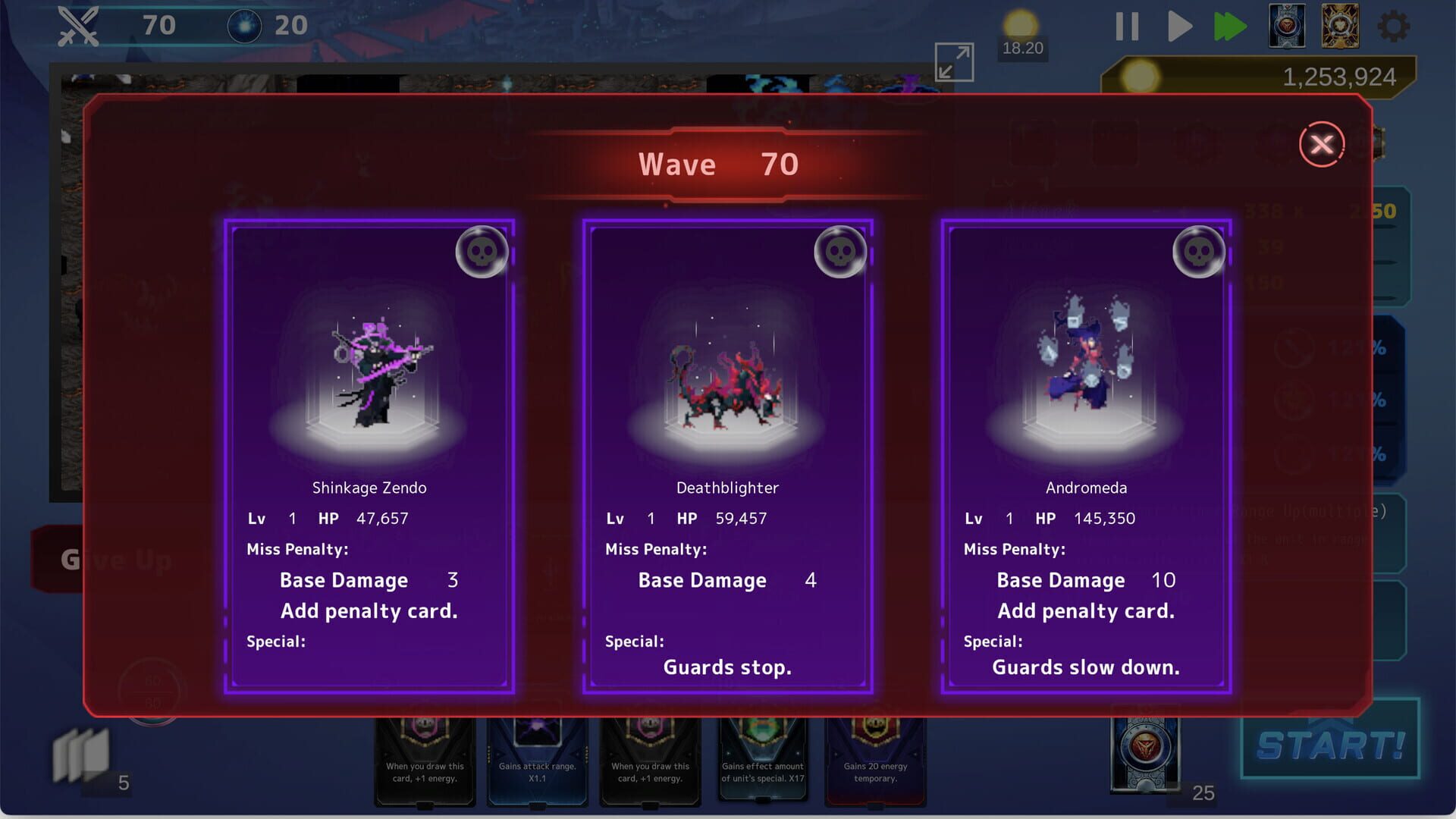
Task: Select the card that gains attack range X1.1
Action: tap(538, 758)
